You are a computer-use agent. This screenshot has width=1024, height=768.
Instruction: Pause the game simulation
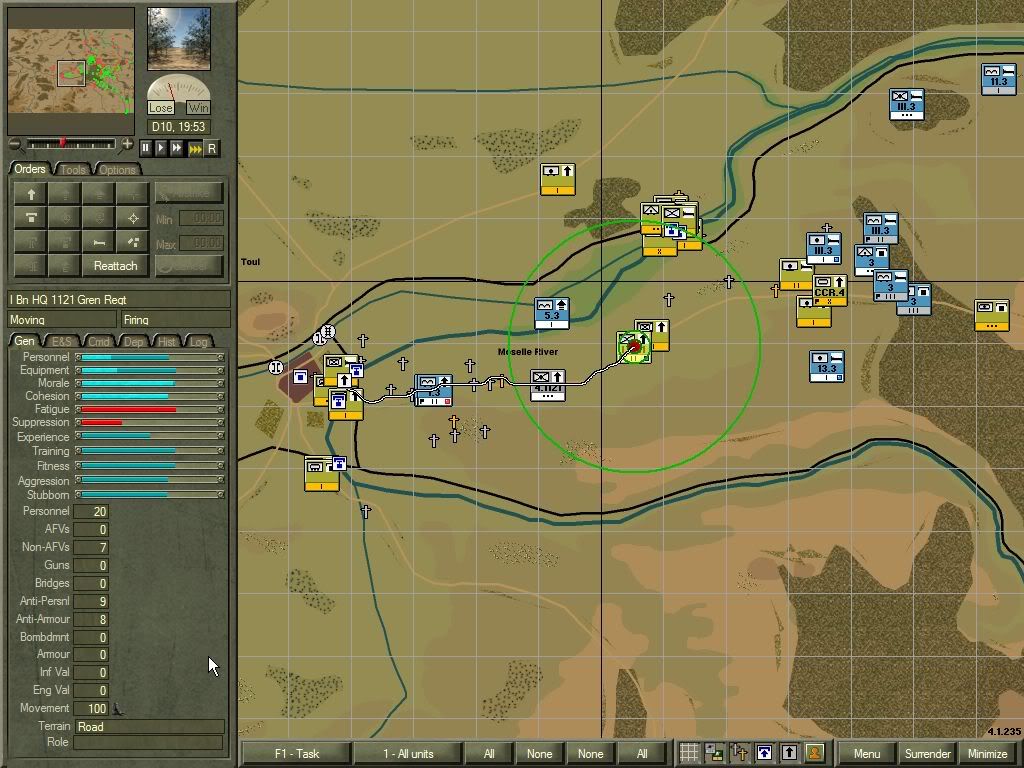click(145, 148)
